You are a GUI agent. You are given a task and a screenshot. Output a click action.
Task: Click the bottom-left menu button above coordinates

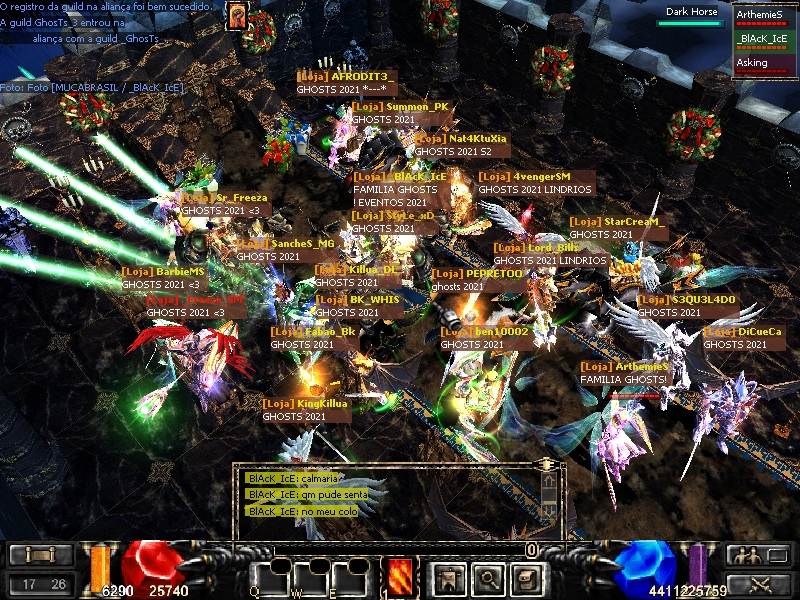40,556
